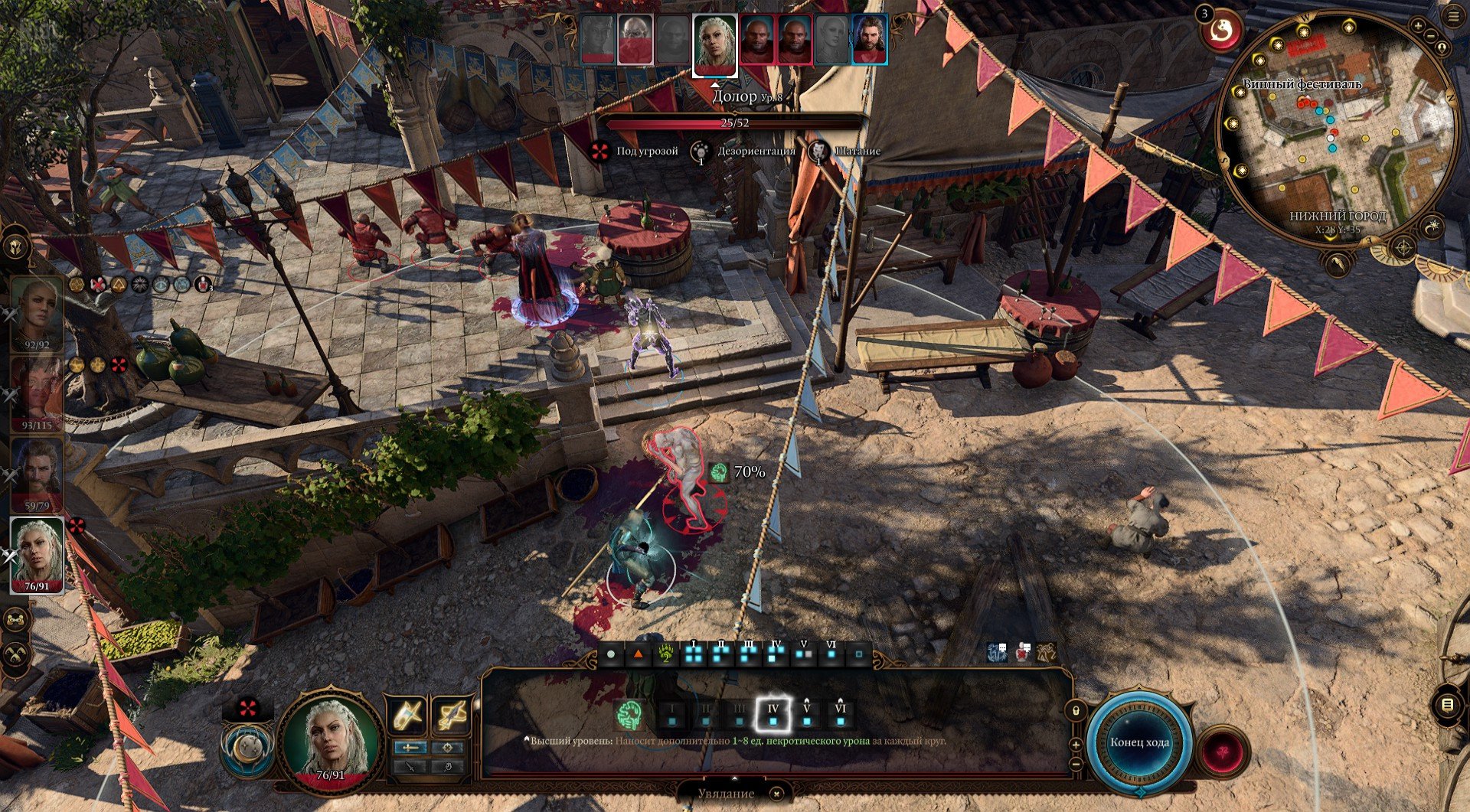Select the 59/79 health party portrait
This screenshot has height=812, width=1470.
click(37, 474)
